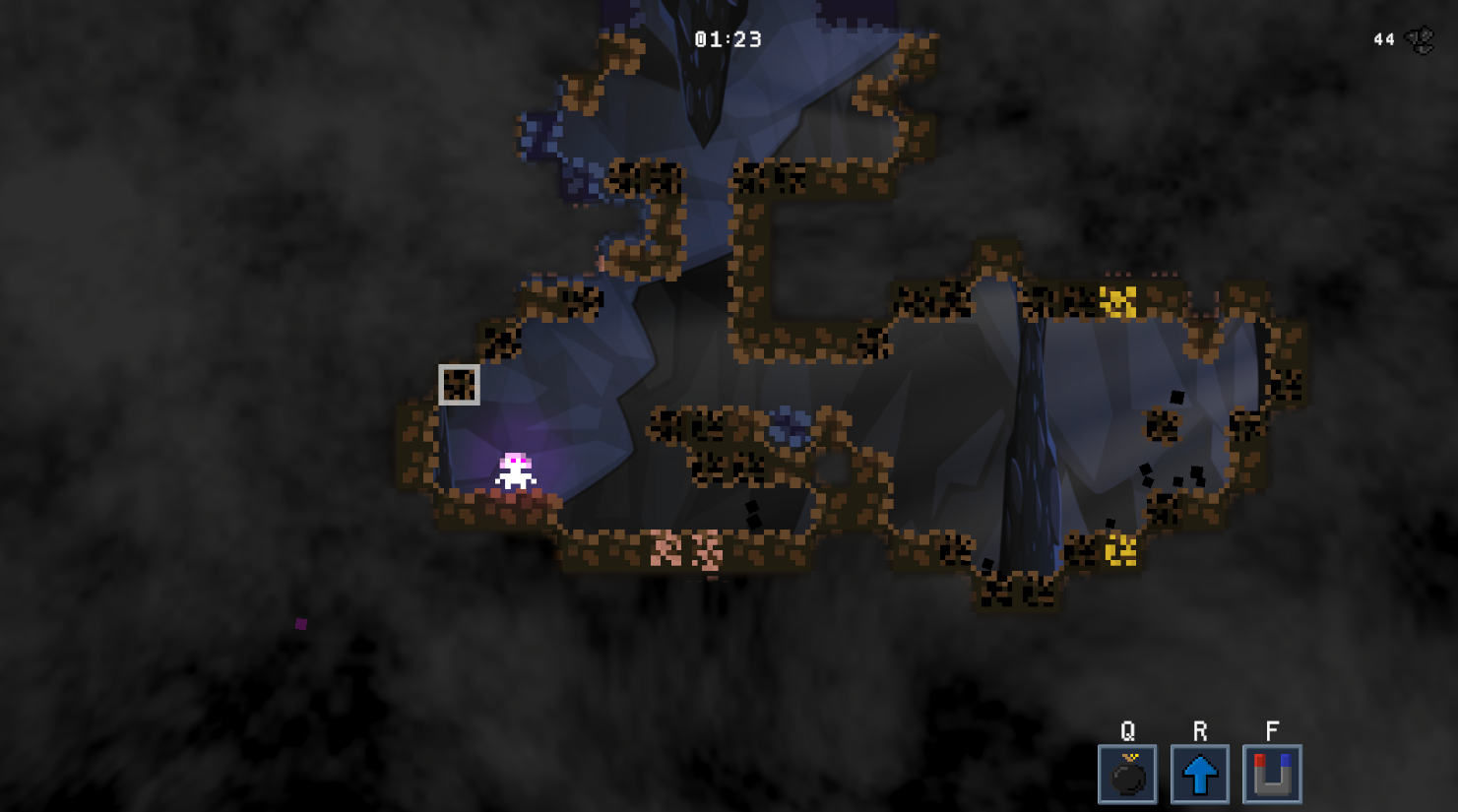Use the blue up-arrow ability

(x=1199, y=775)
